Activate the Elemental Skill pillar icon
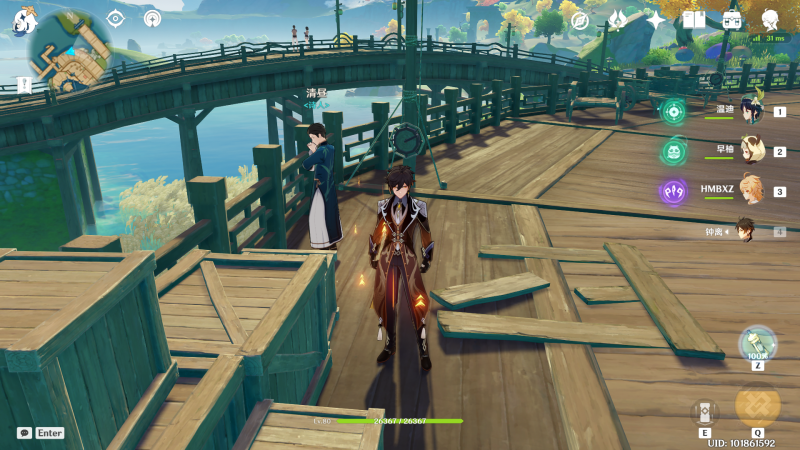 click(705, 411)
